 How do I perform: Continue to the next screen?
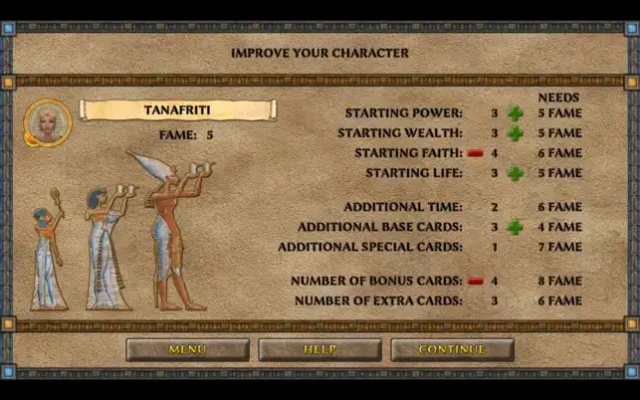coord(452,349)
